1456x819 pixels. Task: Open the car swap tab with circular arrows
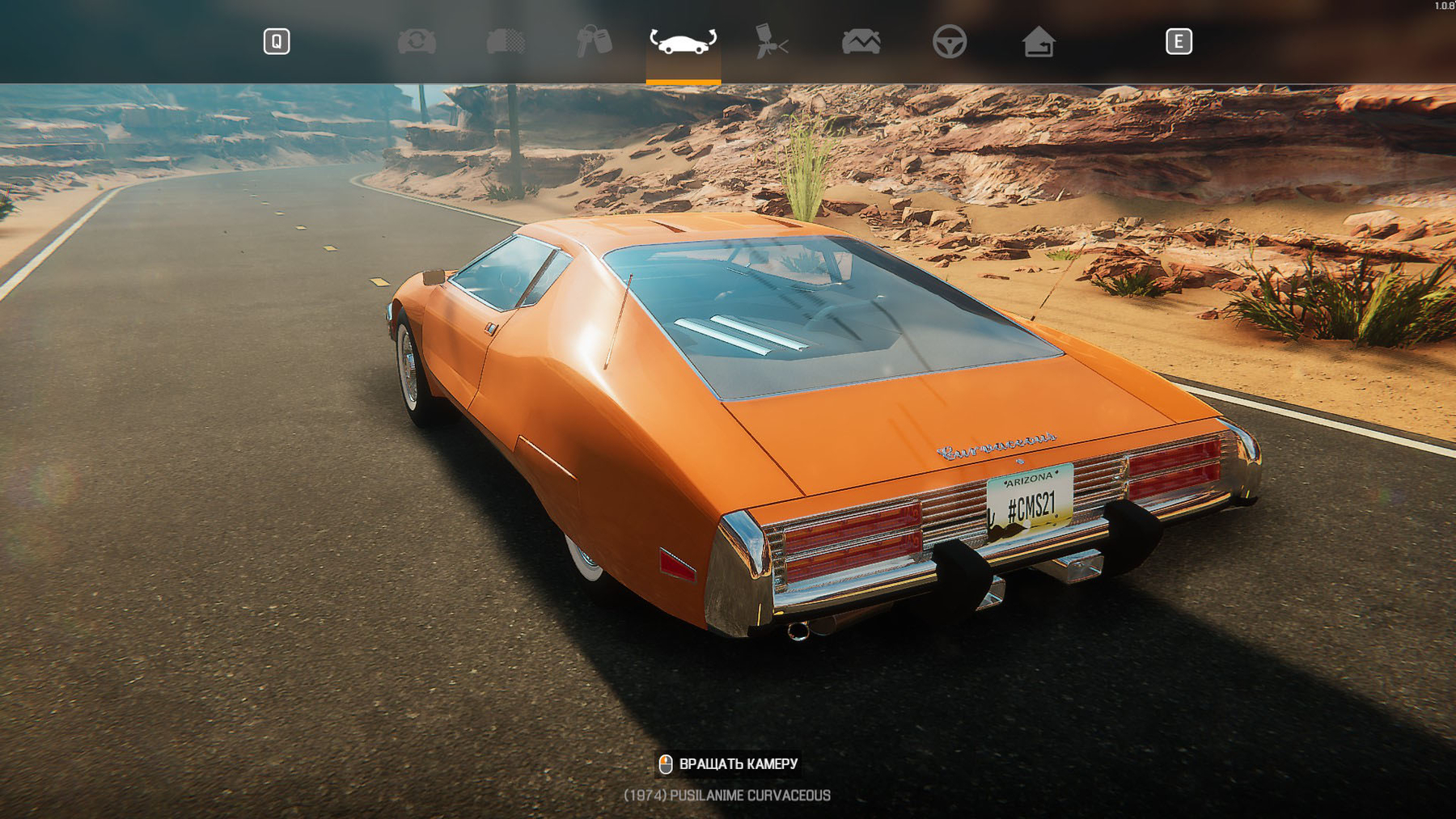417,41
